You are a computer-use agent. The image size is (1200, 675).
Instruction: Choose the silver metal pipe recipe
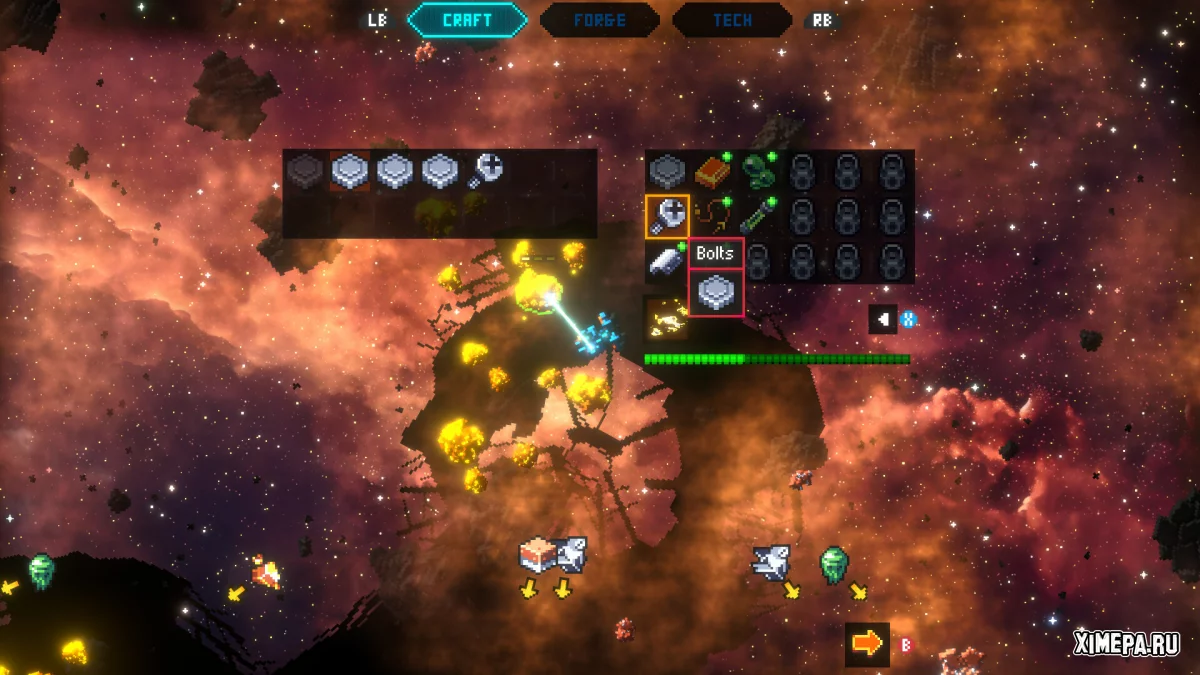[x=665, y=260]
